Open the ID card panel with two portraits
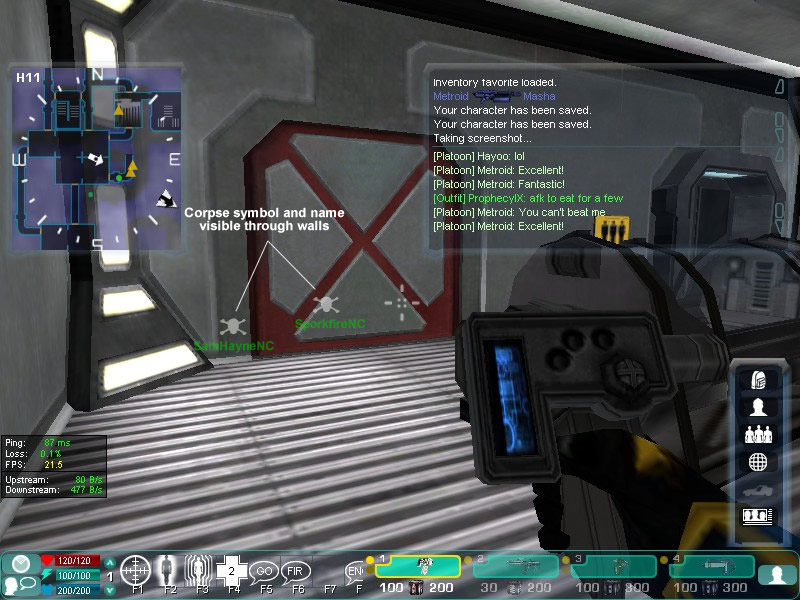This screenshot has height=600, width=800. 758,516
